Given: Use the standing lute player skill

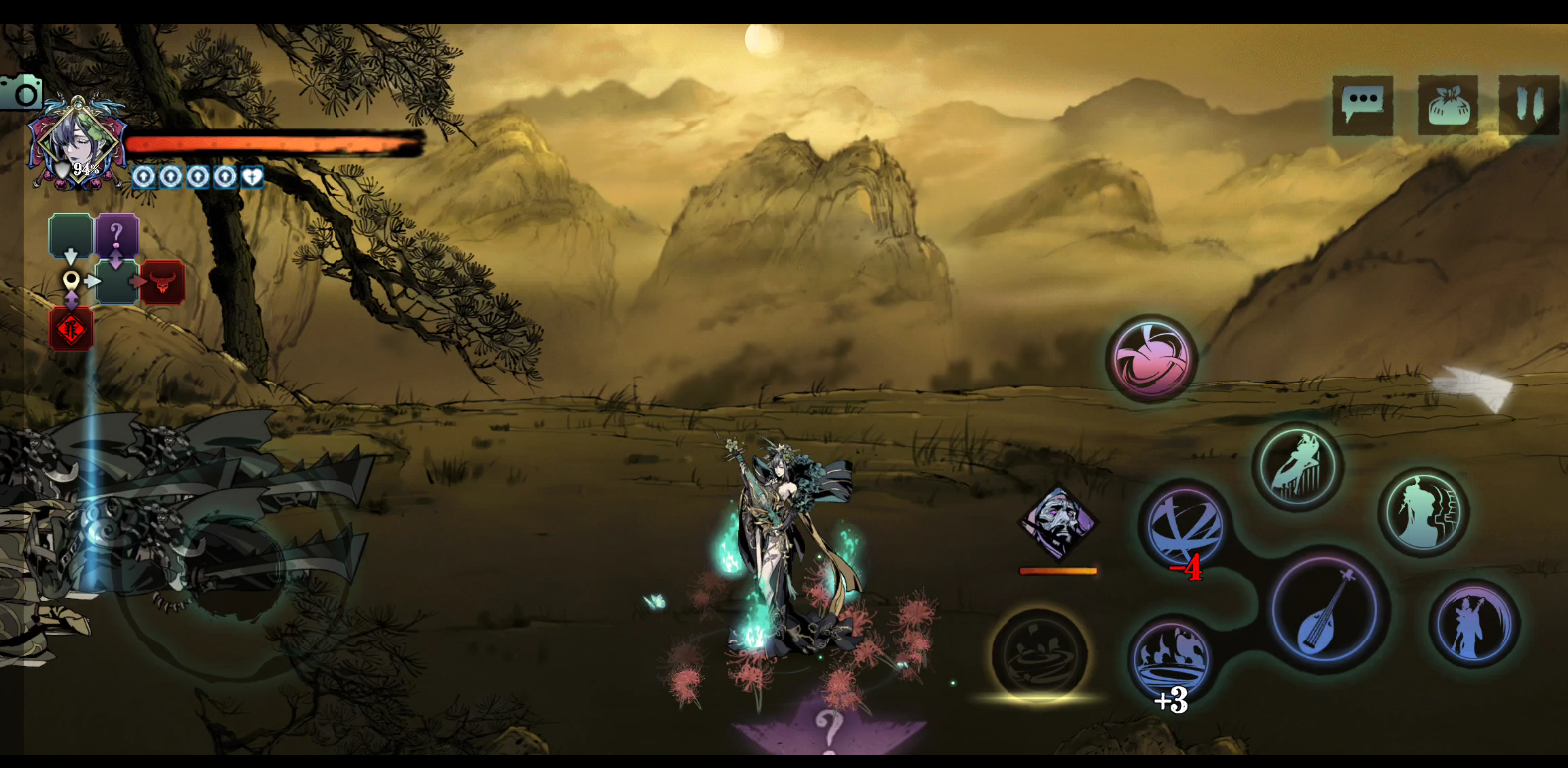Looking at the screenshot, I should [1473, 625].
